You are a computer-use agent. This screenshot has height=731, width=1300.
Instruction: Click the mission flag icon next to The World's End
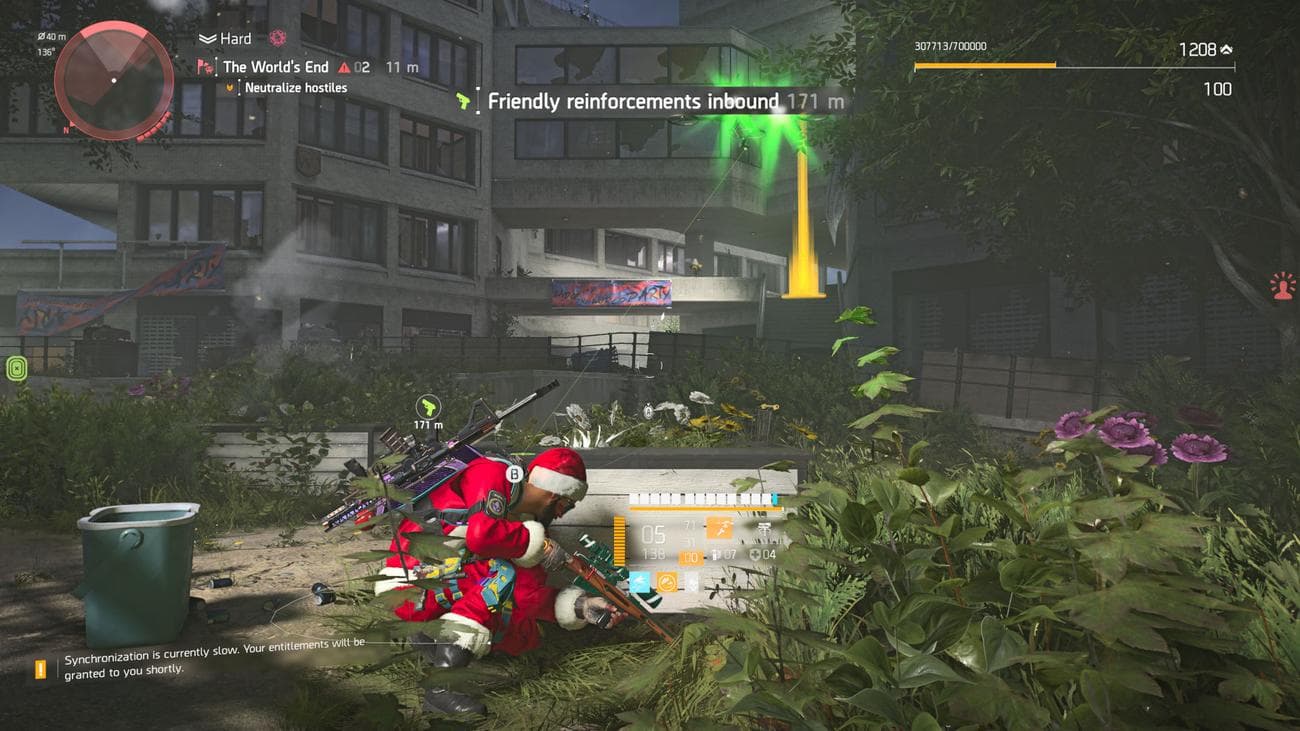coord(203,66)
